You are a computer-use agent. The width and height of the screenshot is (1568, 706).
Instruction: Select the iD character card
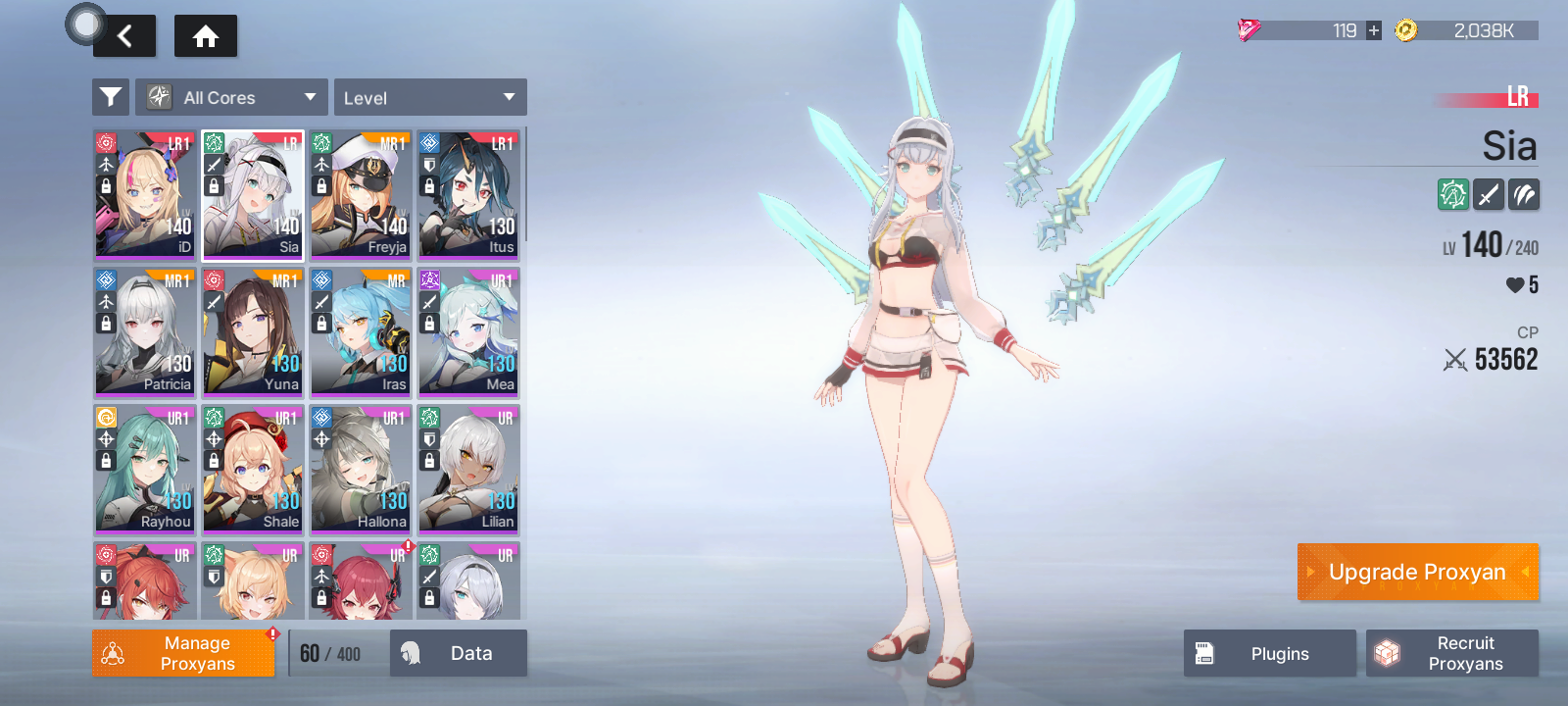pos(145,194)
